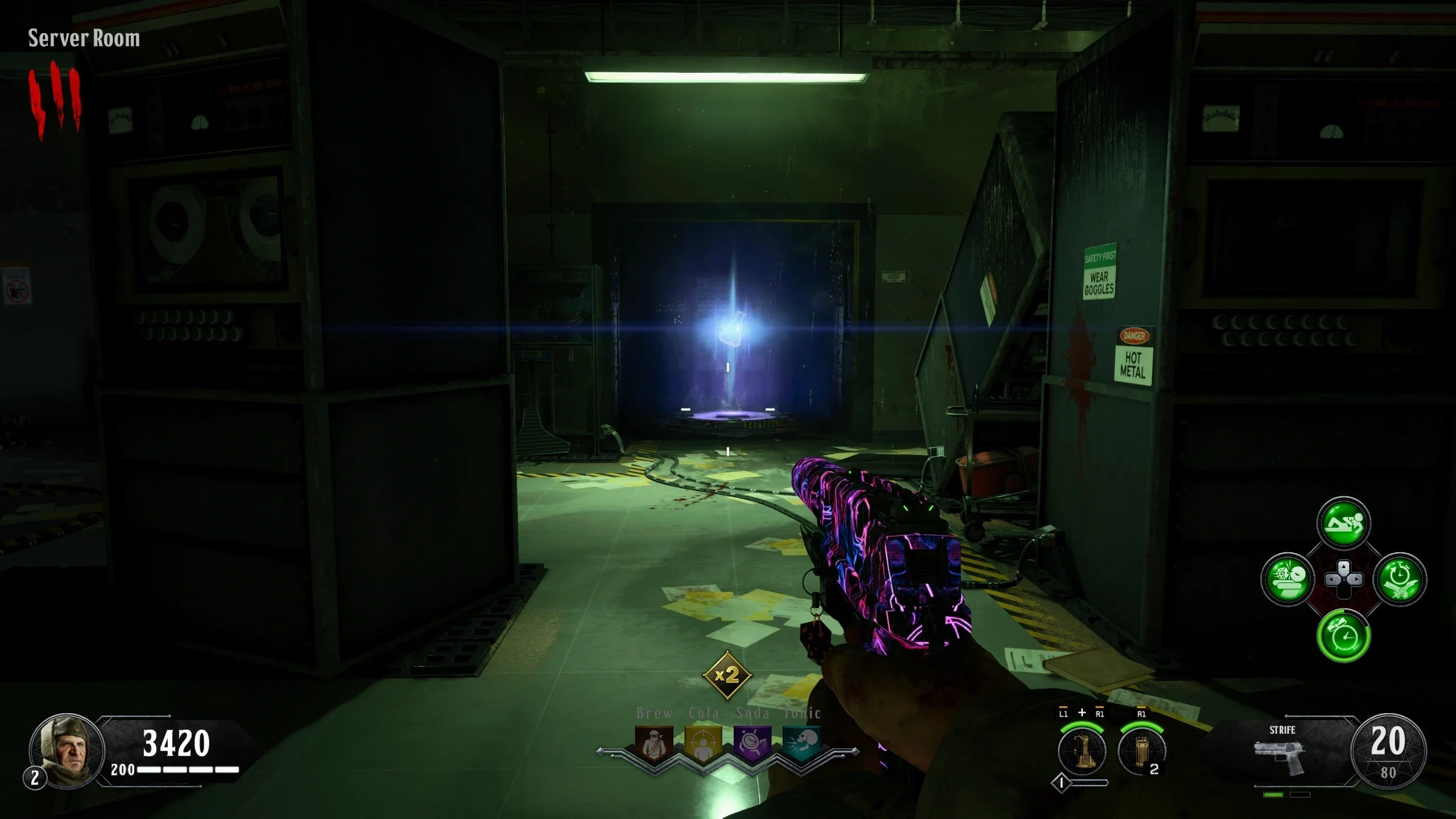Viewport: 1456px width, 819px height.
Task: Activate the left elixir with dice and clock
Action: 1287,580
